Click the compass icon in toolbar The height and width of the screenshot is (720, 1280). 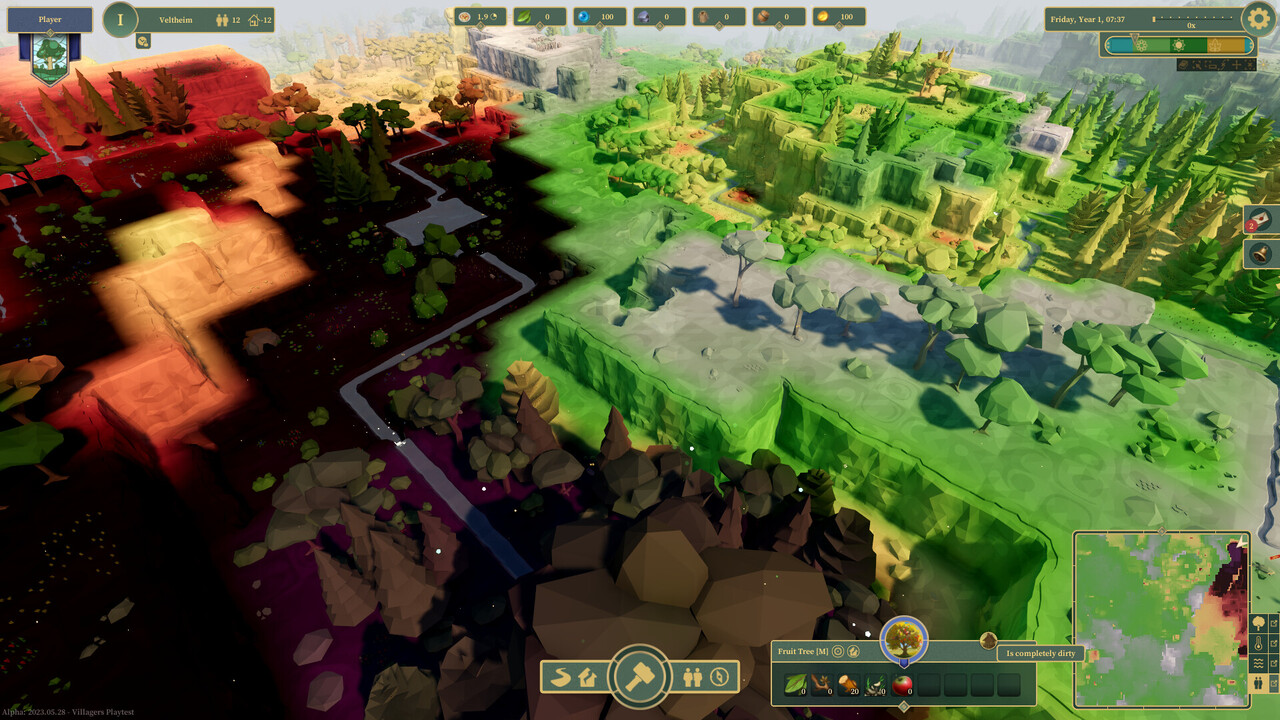(718, 677)
